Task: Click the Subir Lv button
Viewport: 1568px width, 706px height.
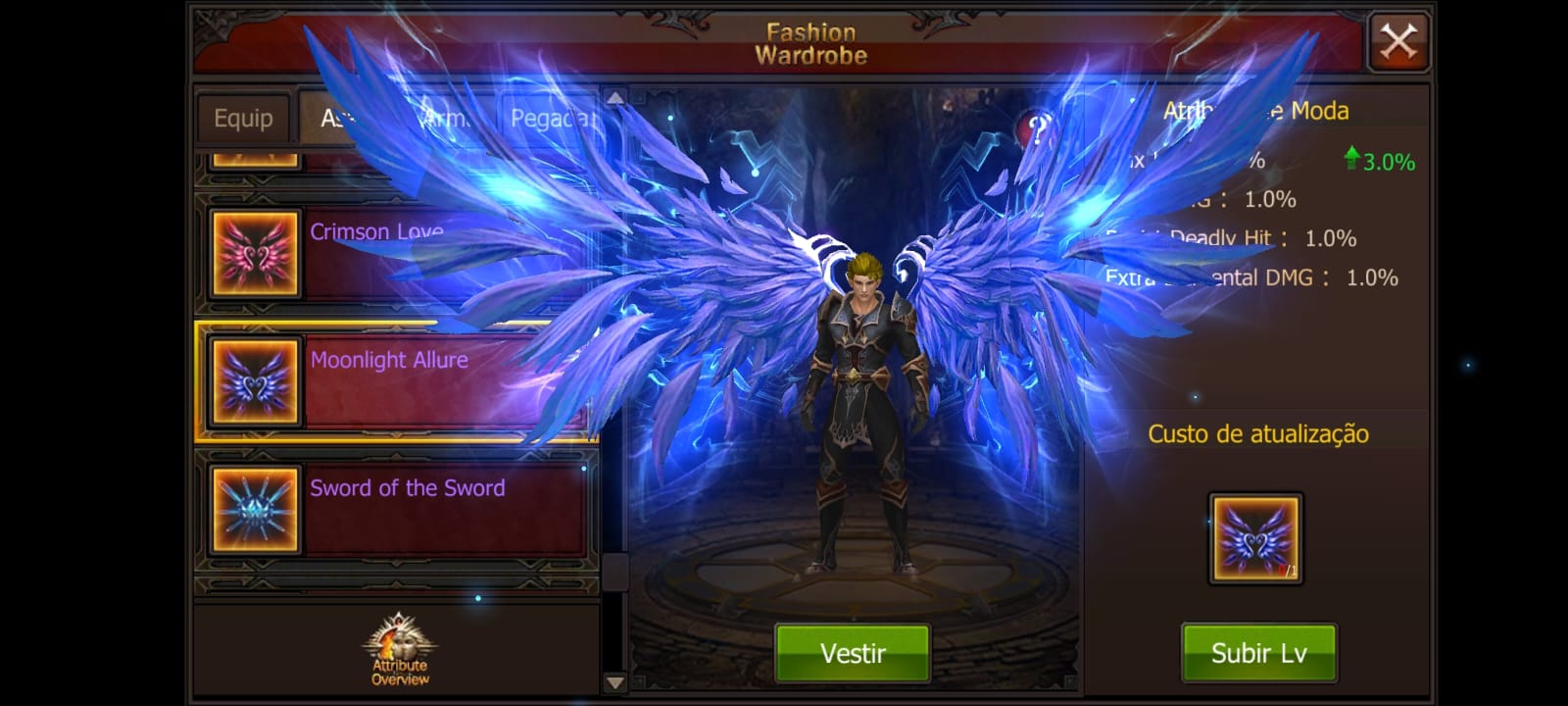Action: pos(1258,652)
